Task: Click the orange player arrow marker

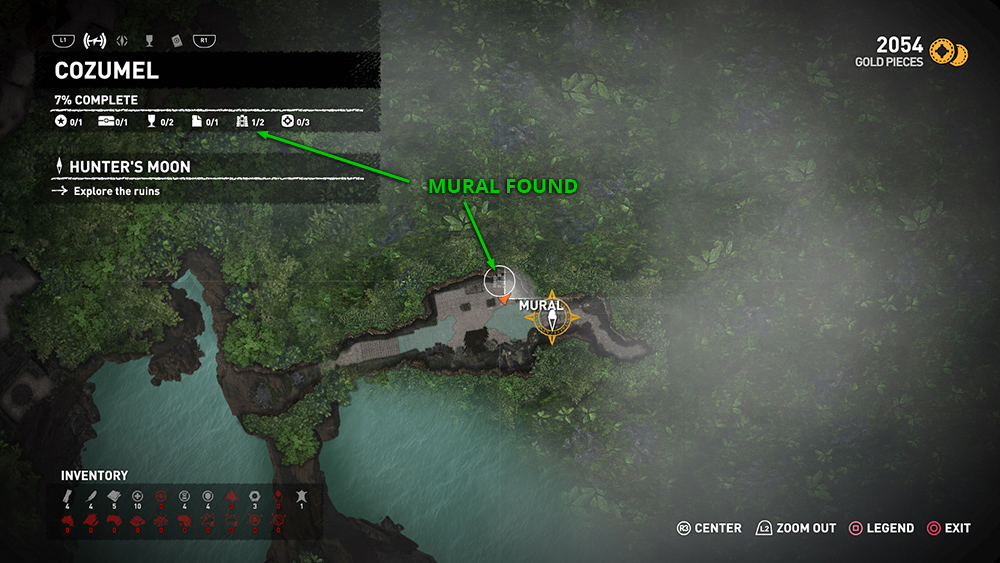Action: [505, 298]
